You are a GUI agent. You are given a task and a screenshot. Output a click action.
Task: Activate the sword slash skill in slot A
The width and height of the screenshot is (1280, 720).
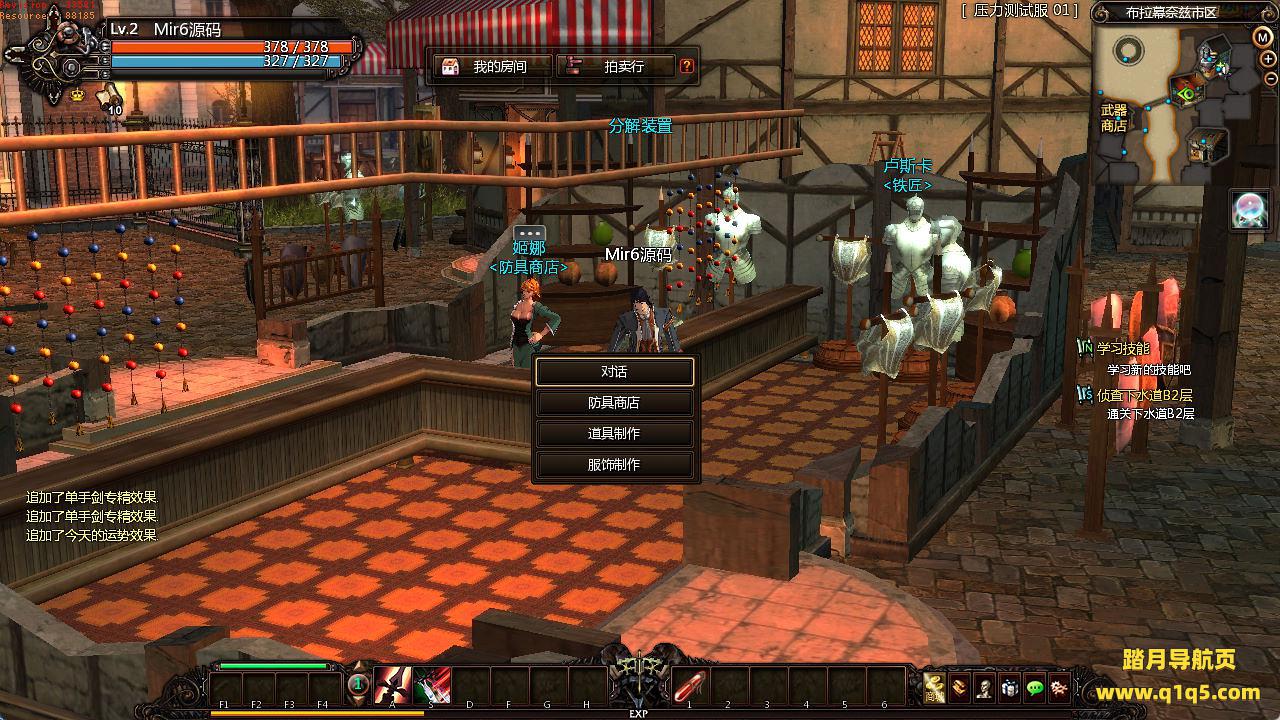pos(393,686)
